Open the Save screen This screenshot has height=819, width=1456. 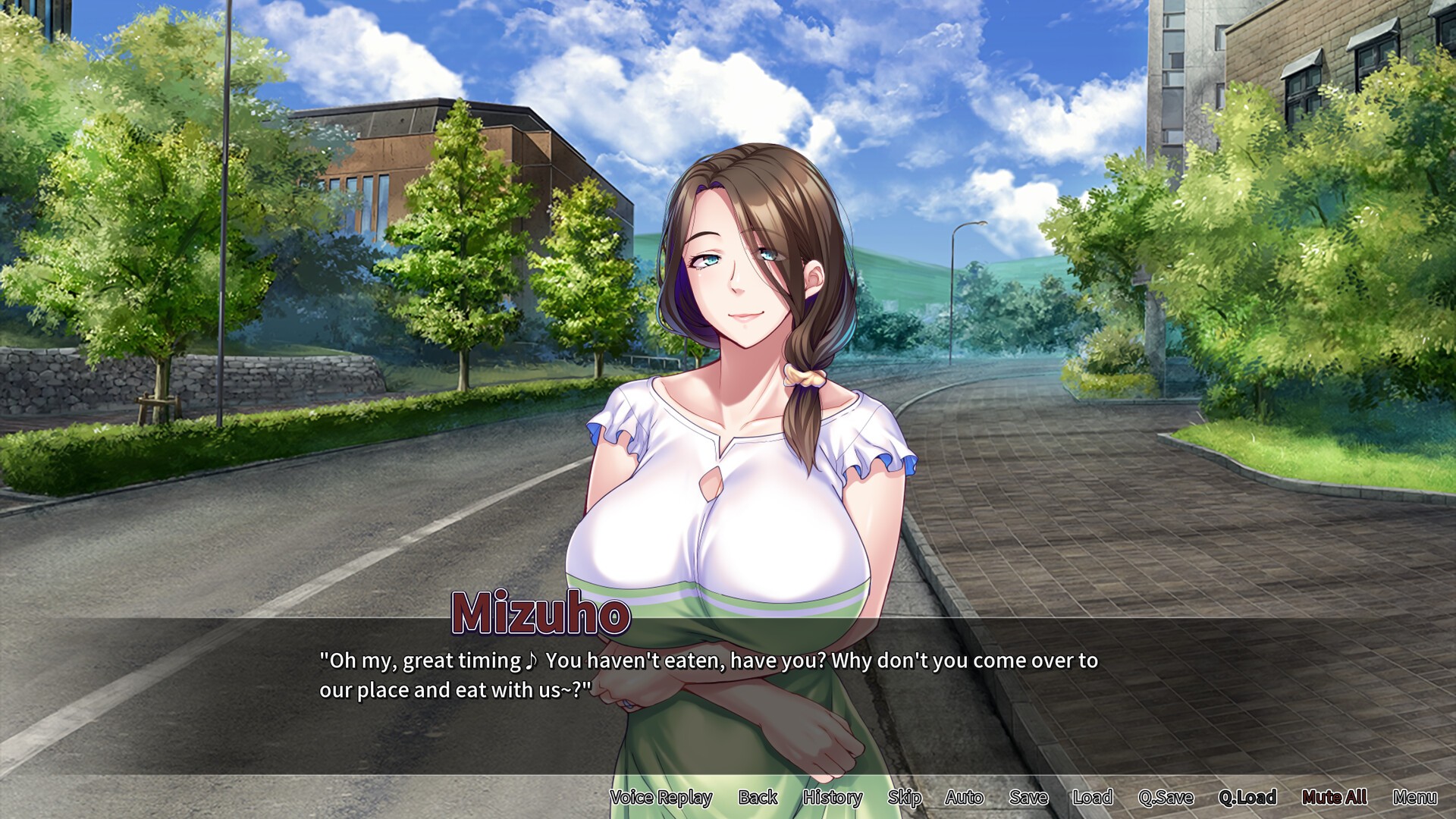[x=1028, y=797]
